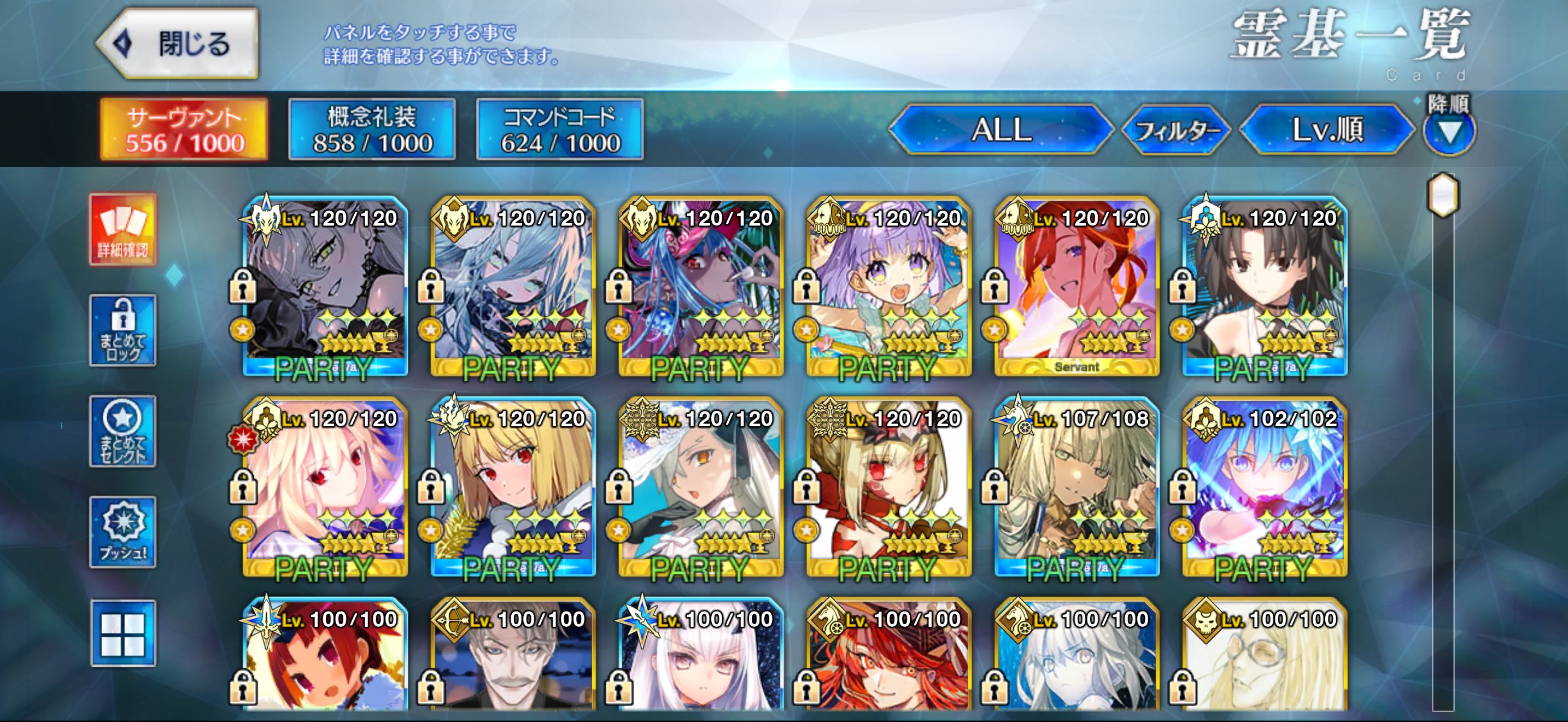
Task: Open the フィルター filter options
Action: click(x=1177, y=130)
